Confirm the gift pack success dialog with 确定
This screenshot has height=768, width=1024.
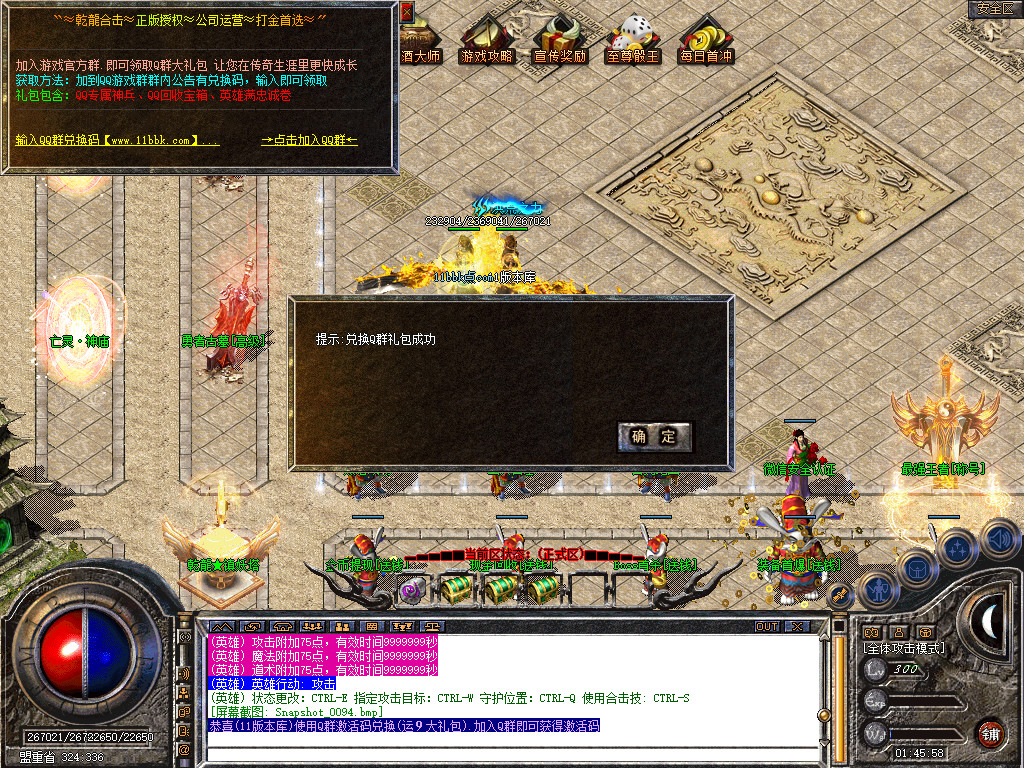(655, 436)
